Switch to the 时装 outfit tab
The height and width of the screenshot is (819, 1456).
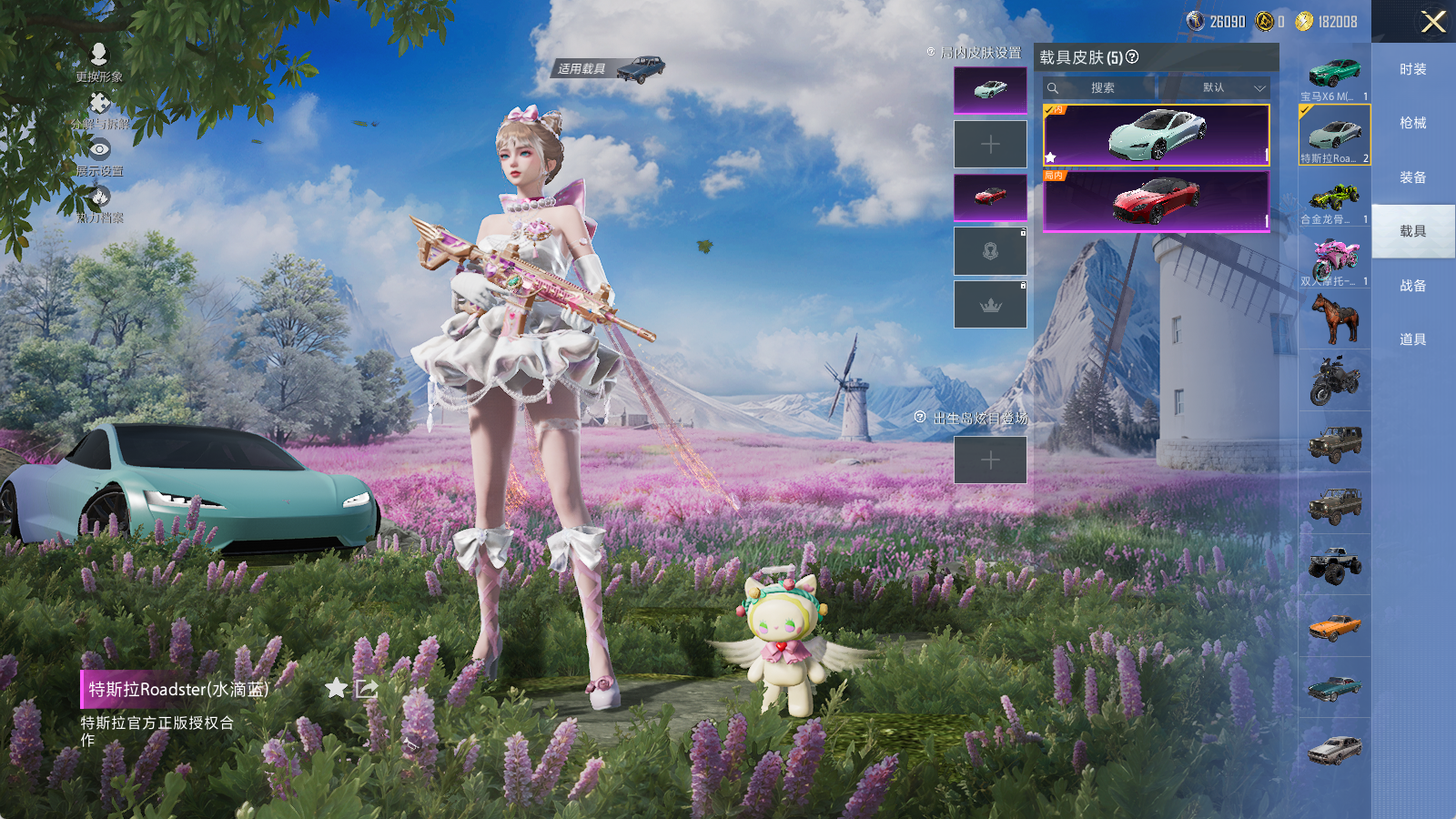pos(1412,69)
